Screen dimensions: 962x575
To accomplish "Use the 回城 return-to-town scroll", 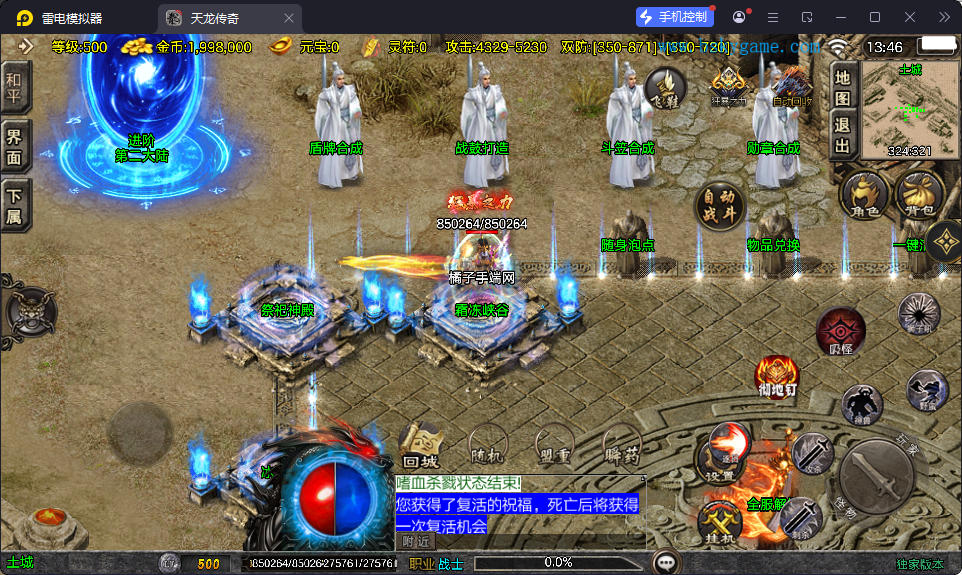I will (x=422, y=447).
